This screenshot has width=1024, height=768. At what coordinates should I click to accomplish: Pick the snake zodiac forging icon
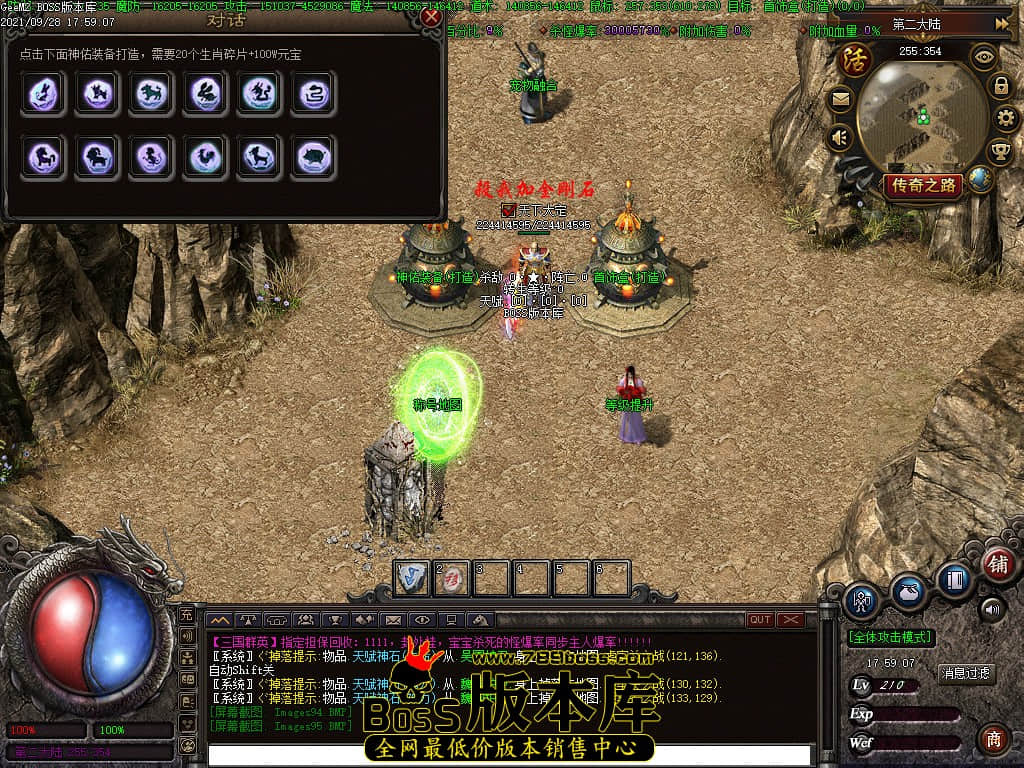click(313, 94)
